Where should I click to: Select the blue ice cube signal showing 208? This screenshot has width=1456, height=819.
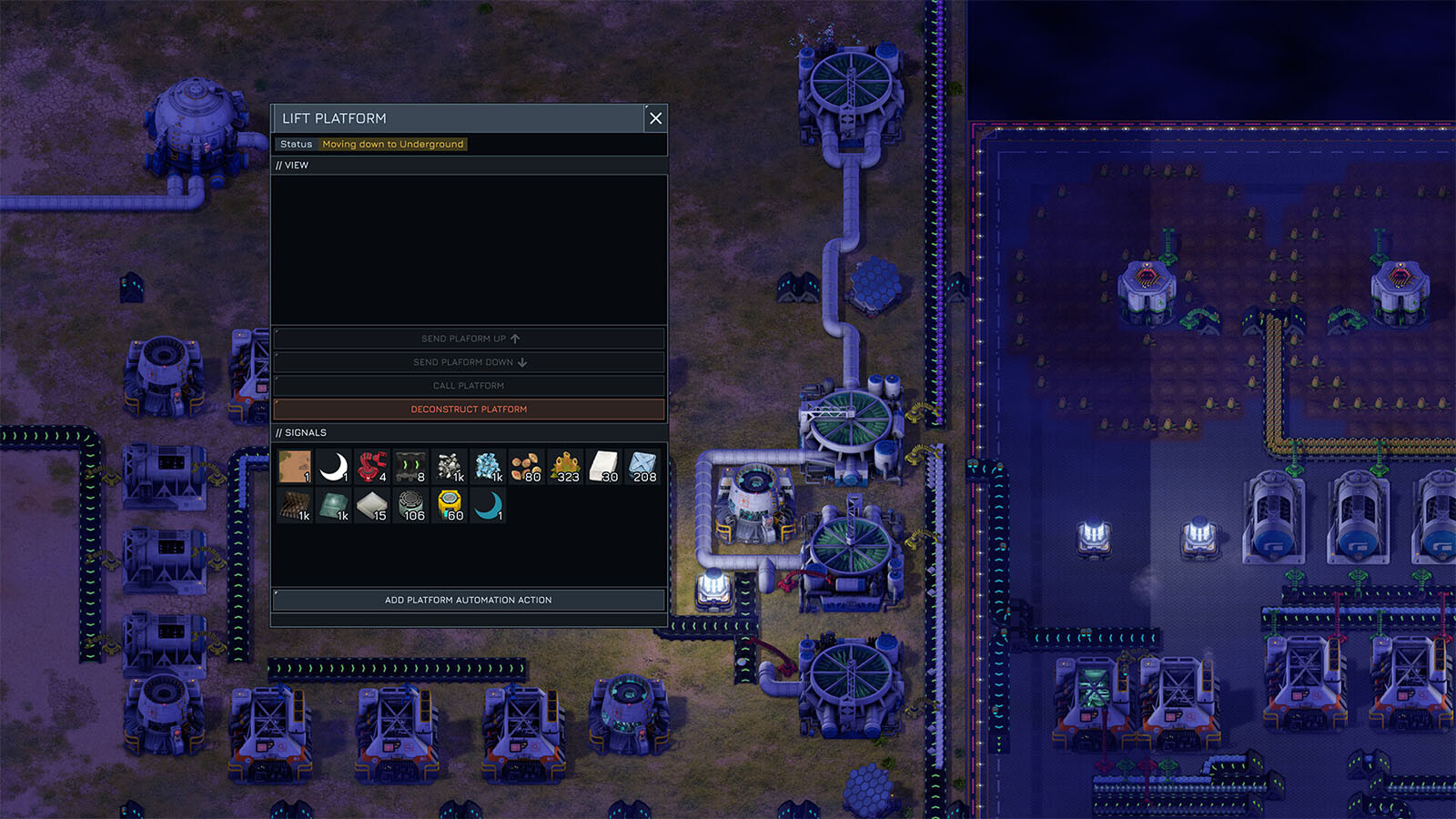click(642, 467)
